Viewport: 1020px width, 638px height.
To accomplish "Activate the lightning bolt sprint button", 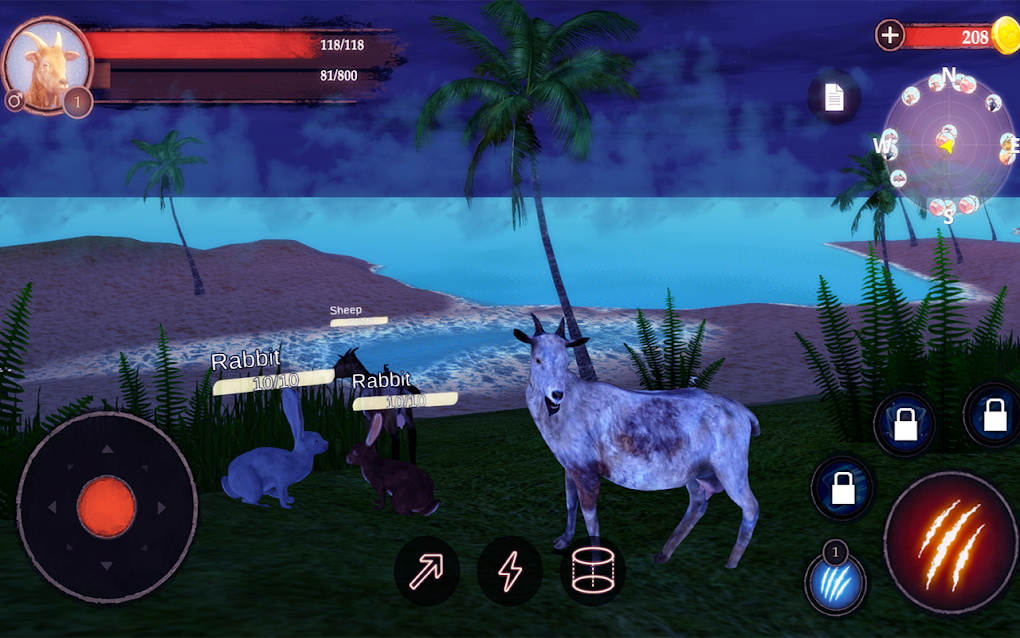I will [510, 571].
